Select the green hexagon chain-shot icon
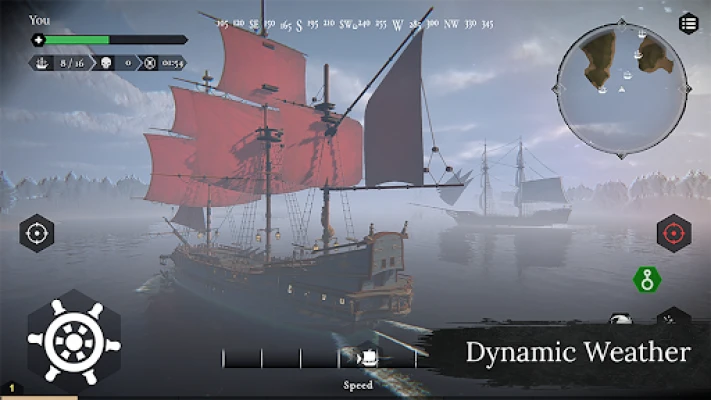The image size is (711, 400). pos(647,281)
